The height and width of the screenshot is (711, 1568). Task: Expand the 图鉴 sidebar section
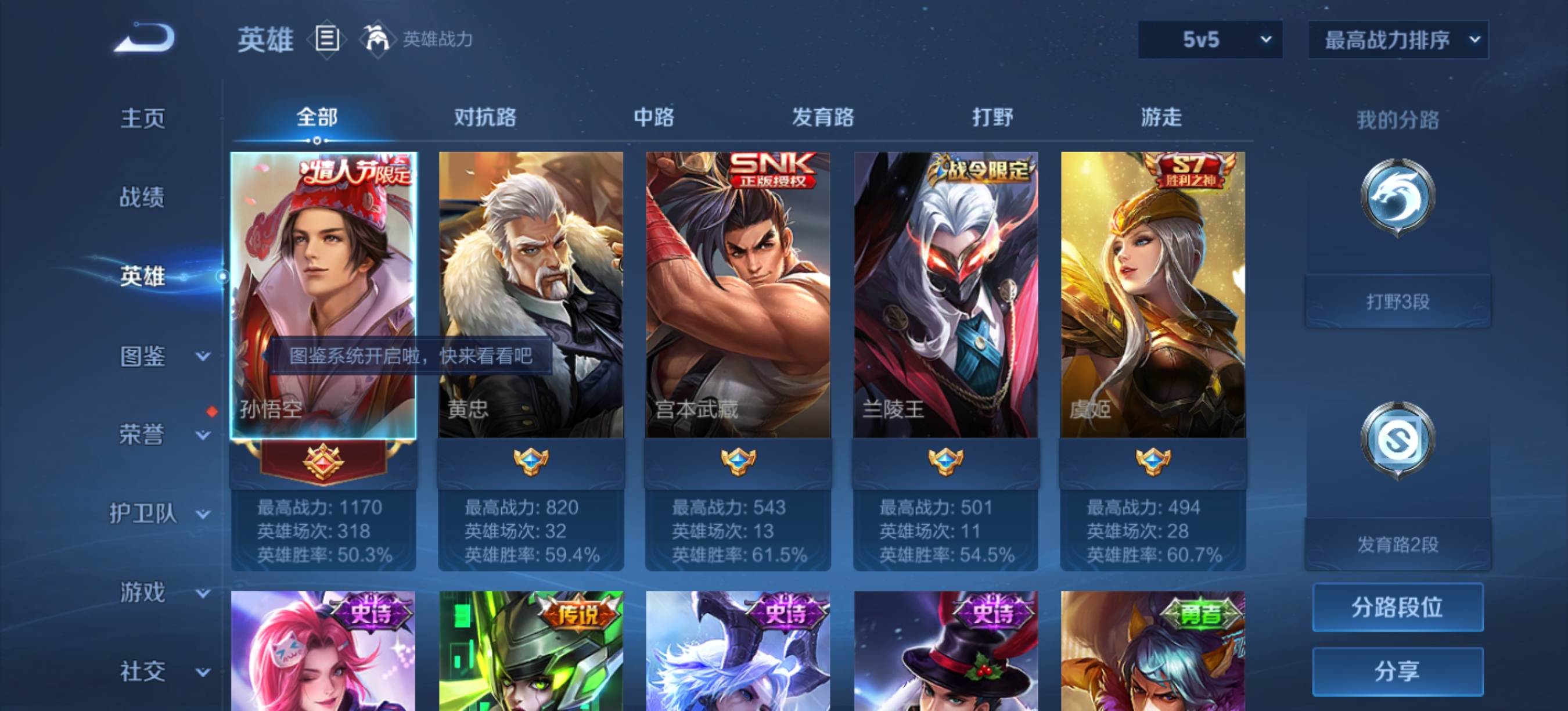(160, 356)
